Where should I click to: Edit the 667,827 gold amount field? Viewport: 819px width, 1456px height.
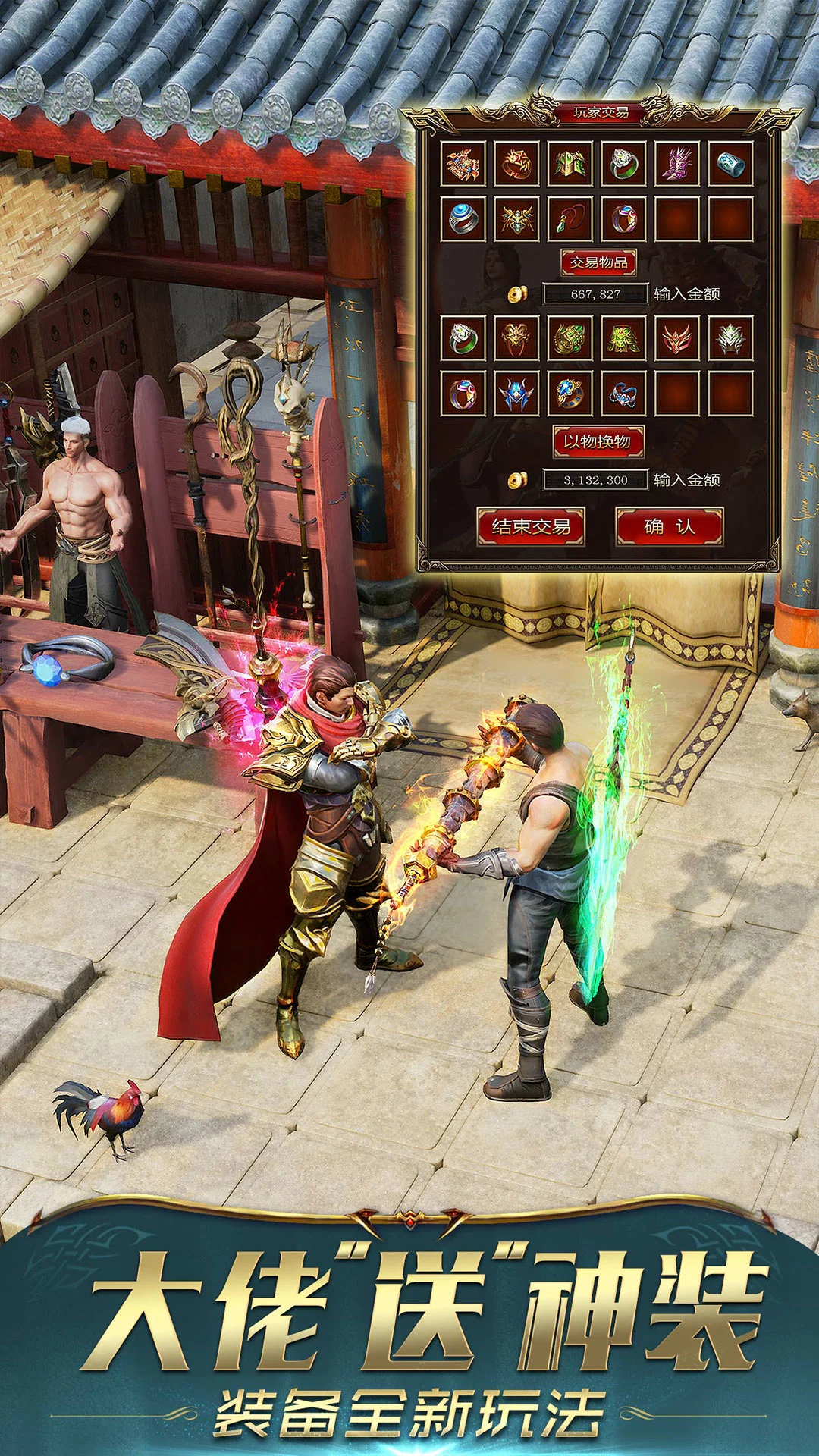click(596, 294)
